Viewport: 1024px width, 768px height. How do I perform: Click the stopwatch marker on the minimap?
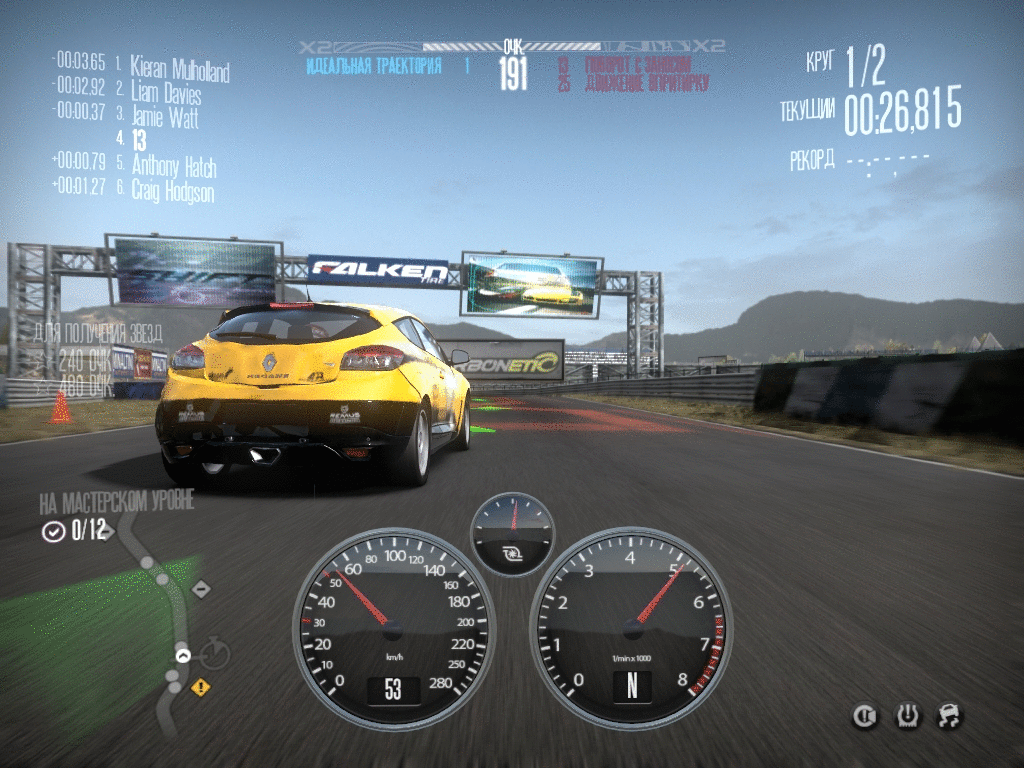214,655
